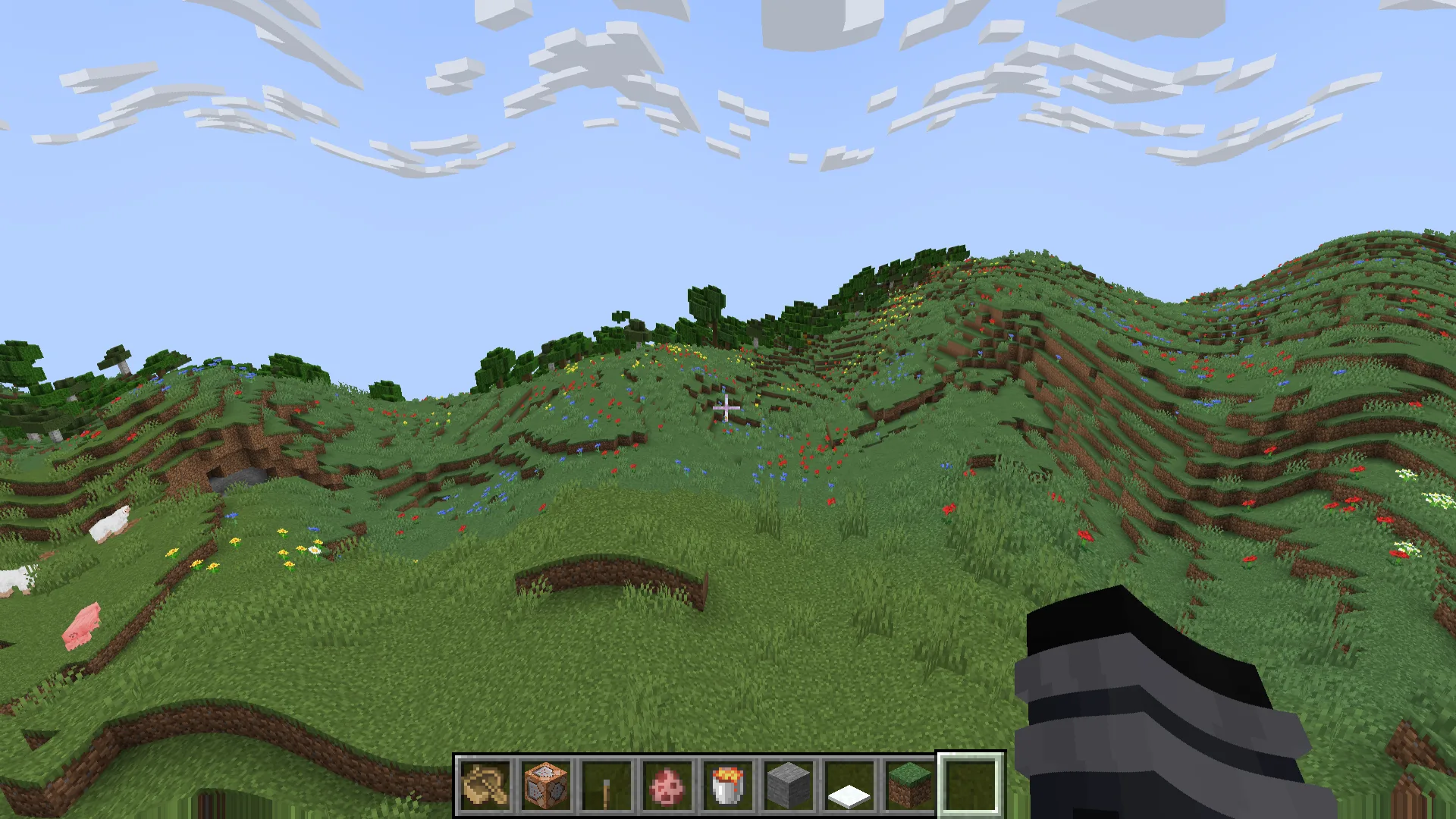Select the wooden shovel hotbar slot
Viewport: 1456px width, 819px height.
pos(485,785)
